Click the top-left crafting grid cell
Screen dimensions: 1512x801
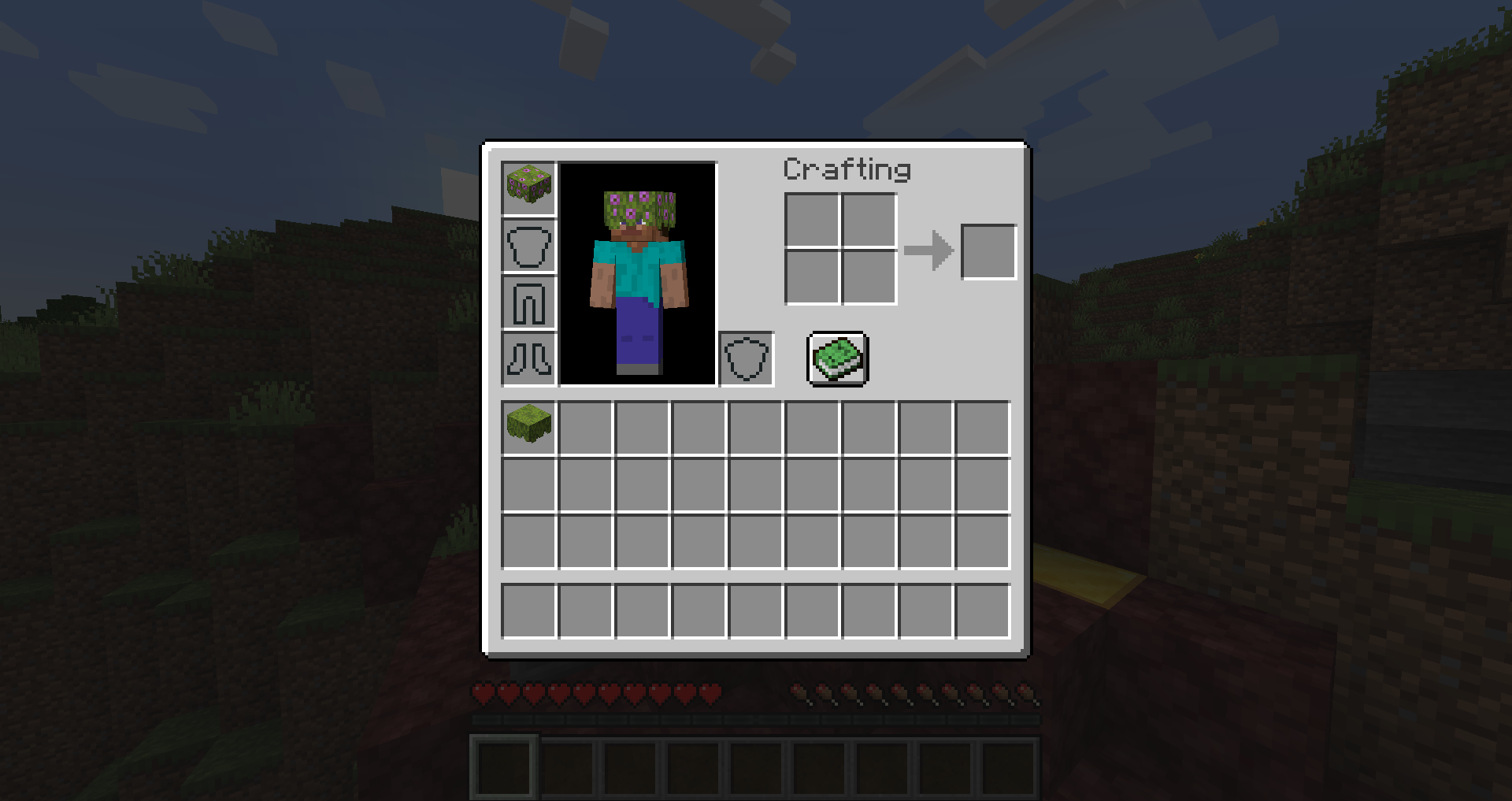(812, 222)
